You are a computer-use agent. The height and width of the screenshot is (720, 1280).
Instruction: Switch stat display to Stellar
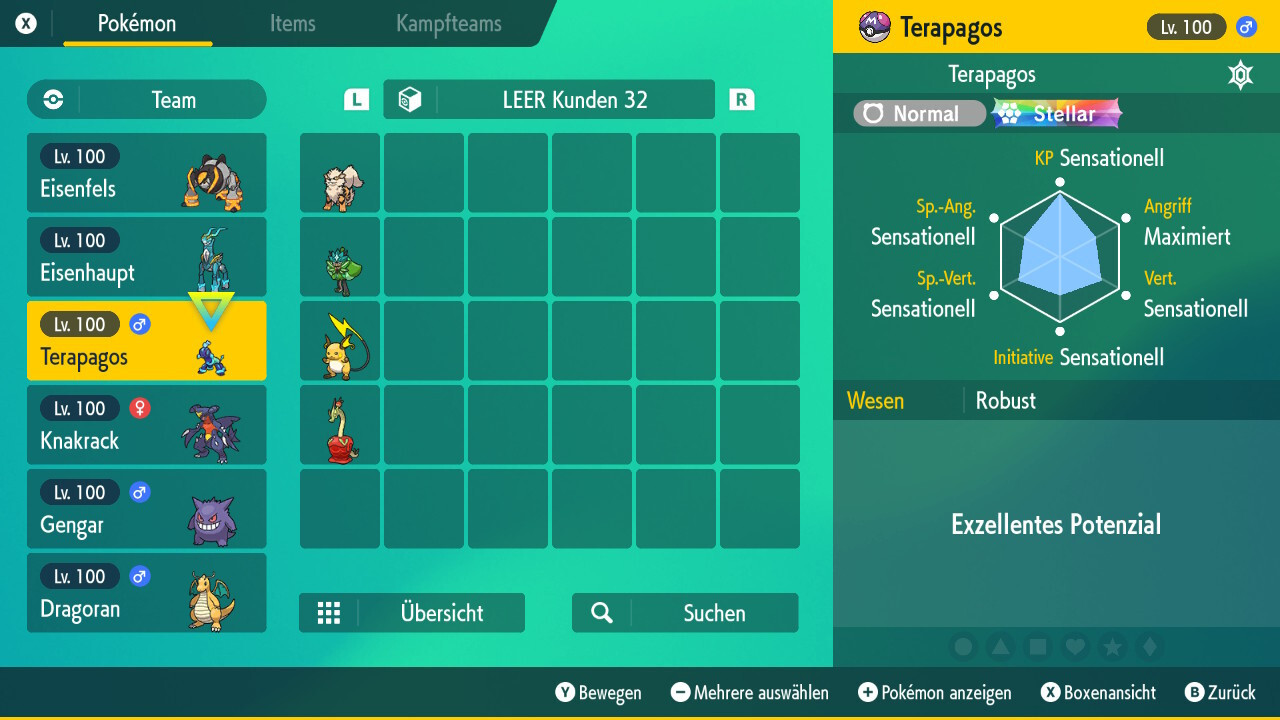click(x=1056, y=113)
